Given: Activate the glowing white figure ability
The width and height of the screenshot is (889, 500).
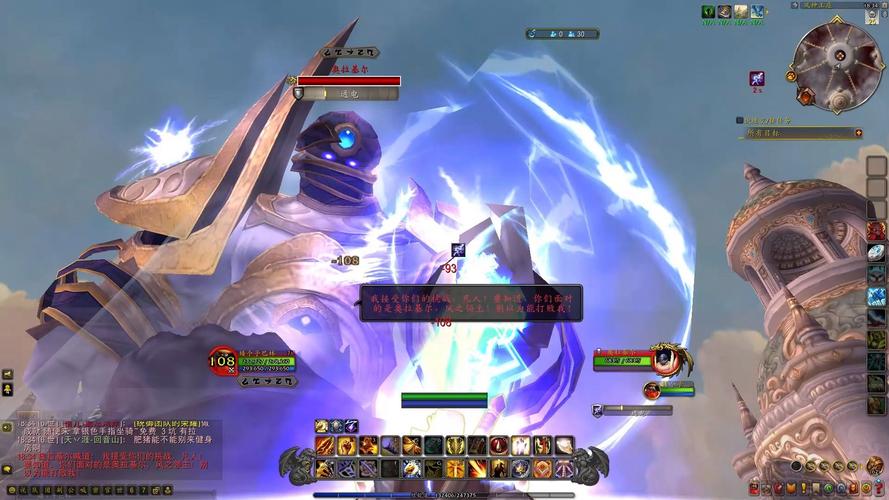Looking at the screenshot, I should pos(520,445).
